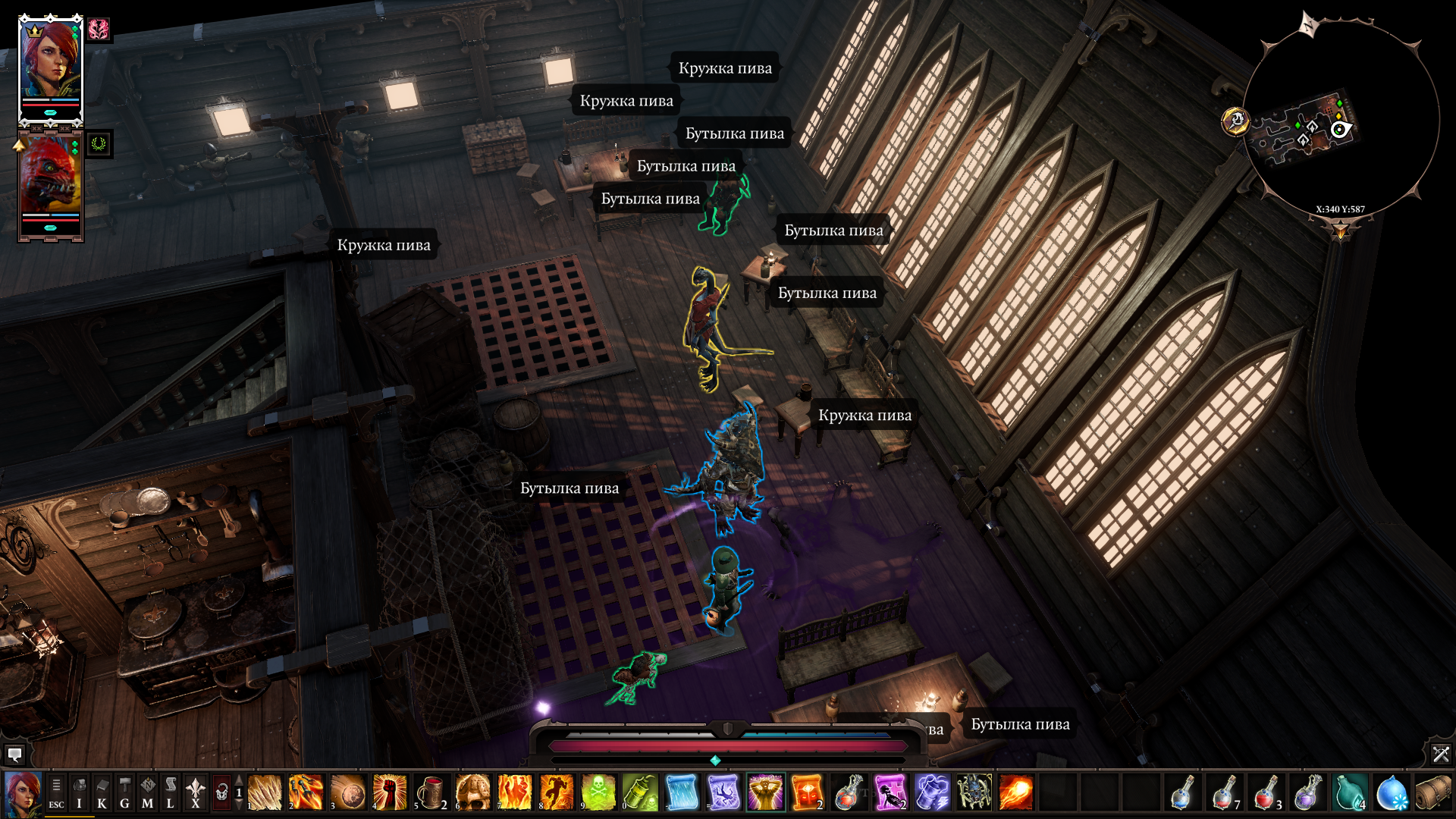Viewport: 1456px width, 819px height.
Task: Use the red eye scroll
Action: click(x=806, y=793)
